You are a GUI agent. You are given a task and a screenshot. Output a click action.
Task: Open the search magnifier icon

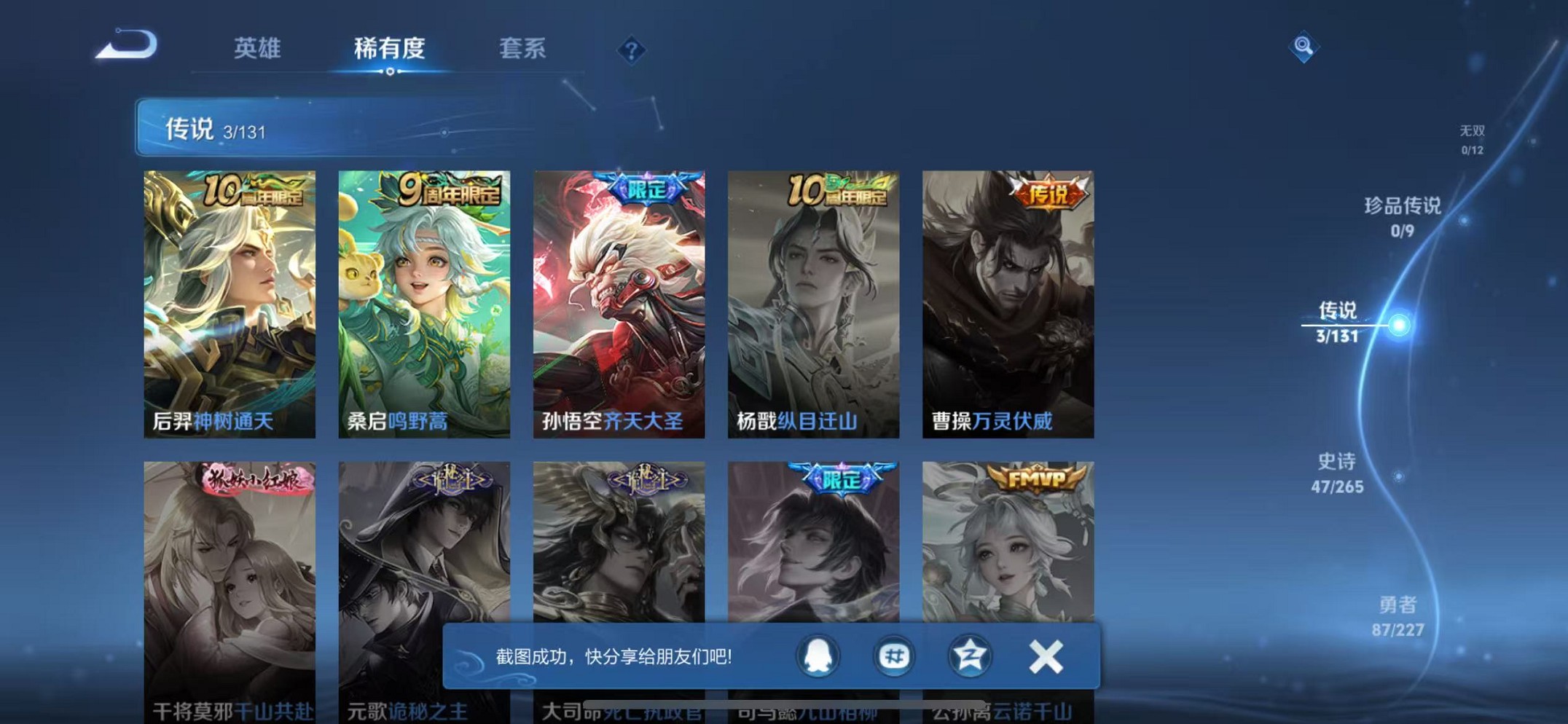click(x=1304, y=45)
